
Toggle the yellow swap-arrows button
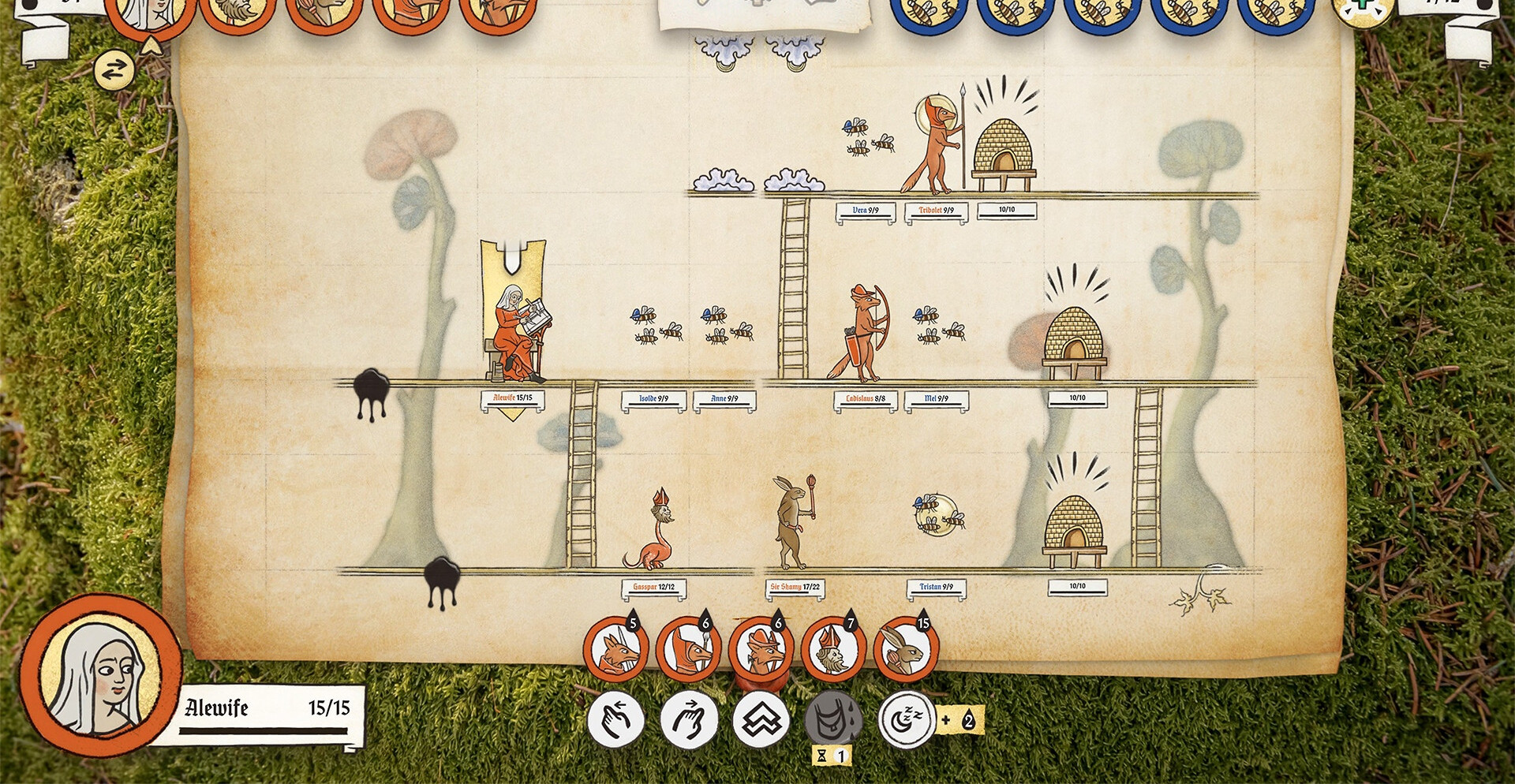click(x=114, y=71)
